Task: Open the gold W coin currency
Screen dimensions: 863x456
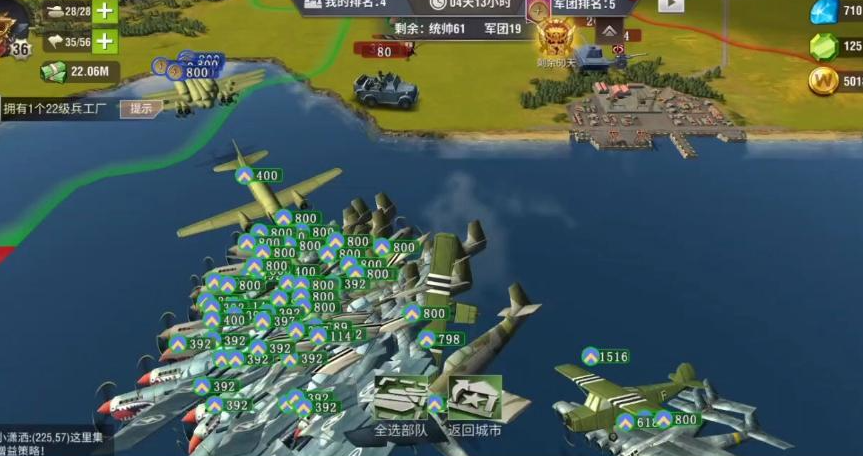Action: click(x=825, y=81)
